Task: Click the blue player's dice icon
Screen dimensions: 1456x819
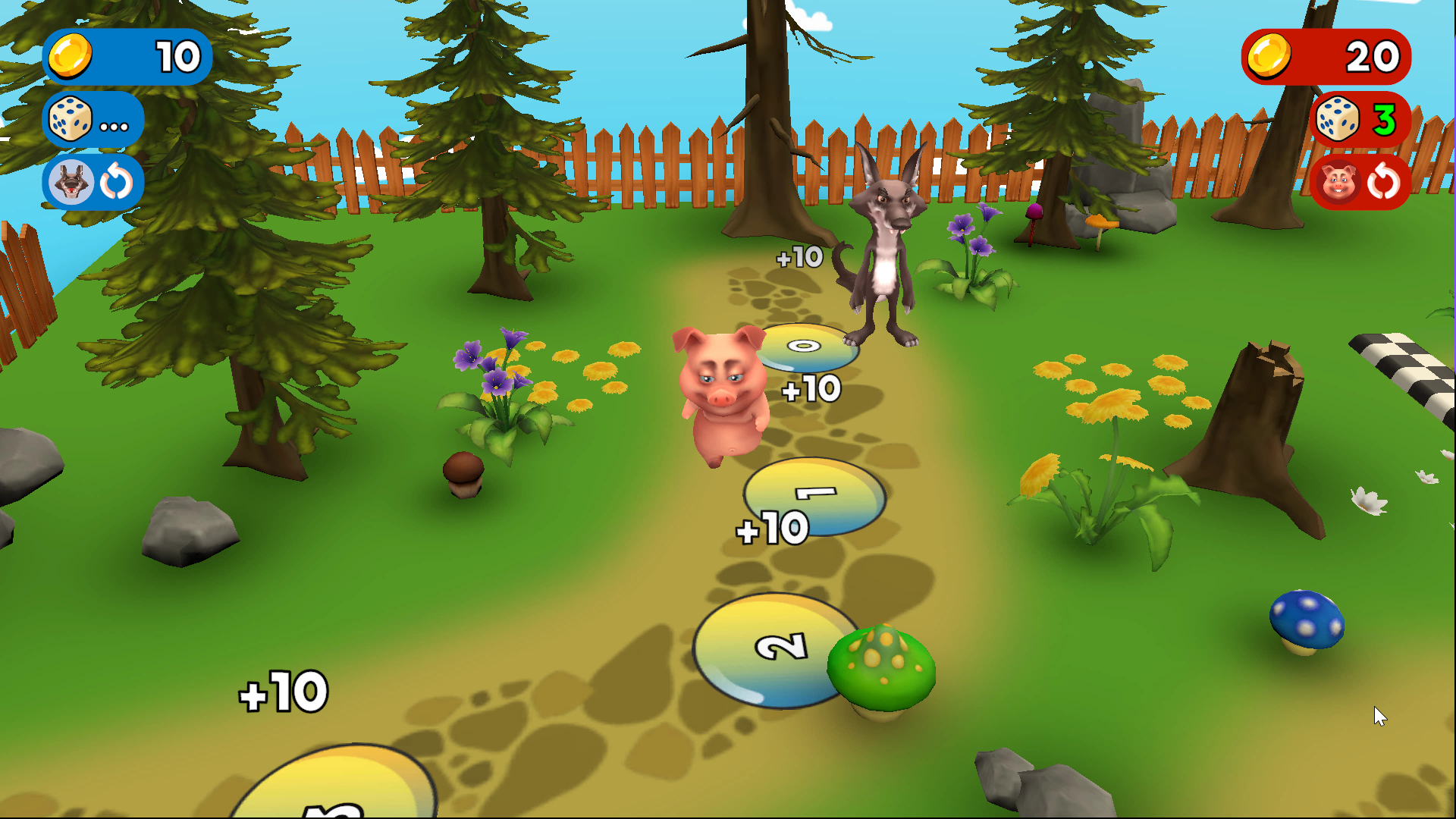Action: coord(70,119)
